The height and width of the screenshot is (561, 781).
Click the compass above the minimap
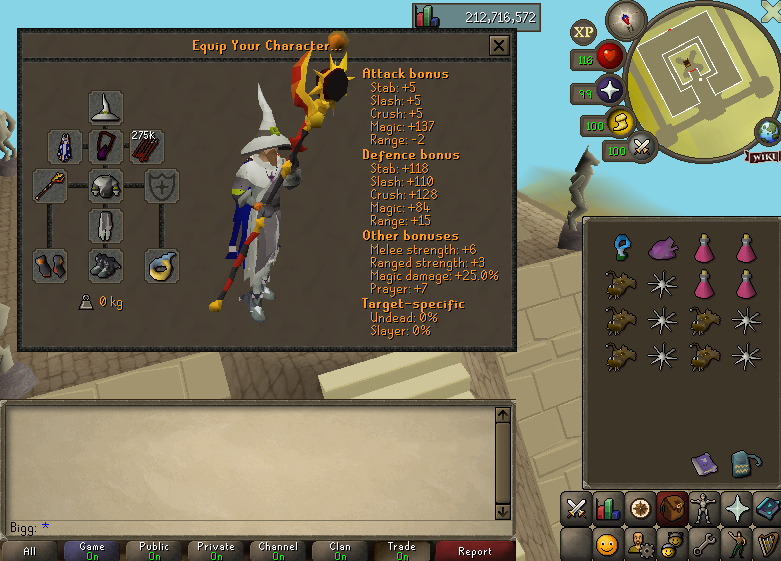627,17
